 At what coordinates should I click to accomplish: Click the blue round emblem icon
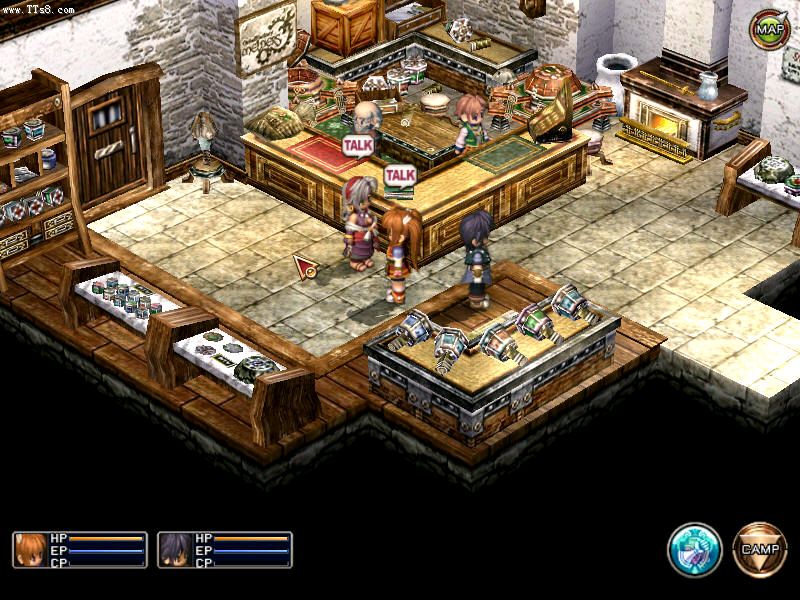tap(695, 549)
